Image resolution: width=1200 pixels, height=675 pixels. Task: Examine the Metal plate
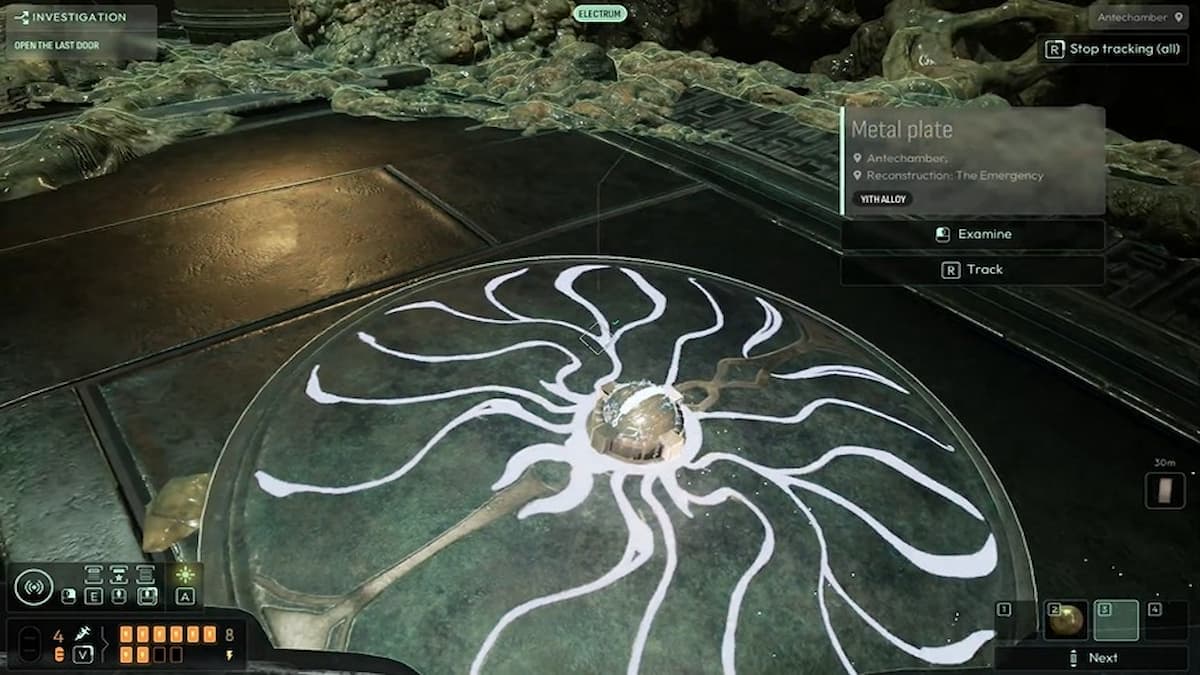pyautogui.click(x=972, y=234)
